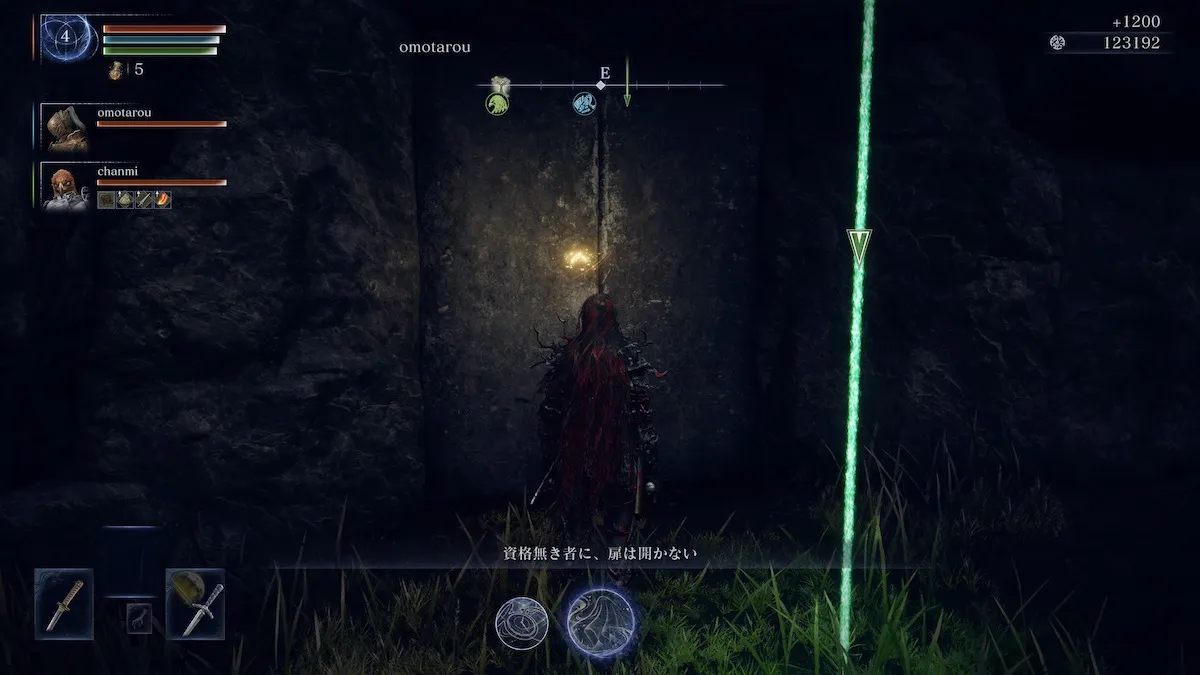
Task: Select the dagger and shield weapon slot
Action: tap(195, 604)
